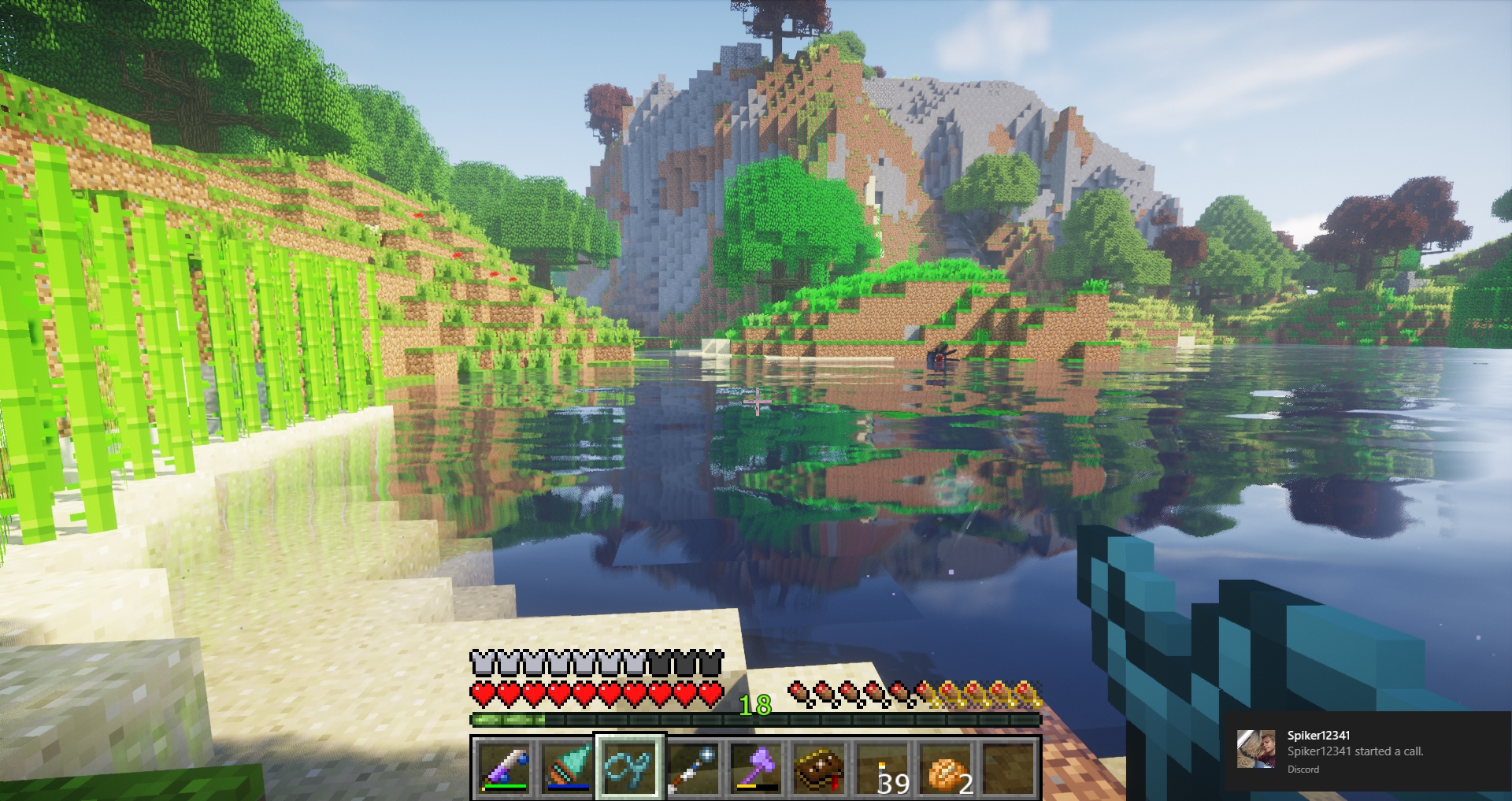
Task: Click Spiker12341's avatar in the Discord toast
Action: point(1256,750)
